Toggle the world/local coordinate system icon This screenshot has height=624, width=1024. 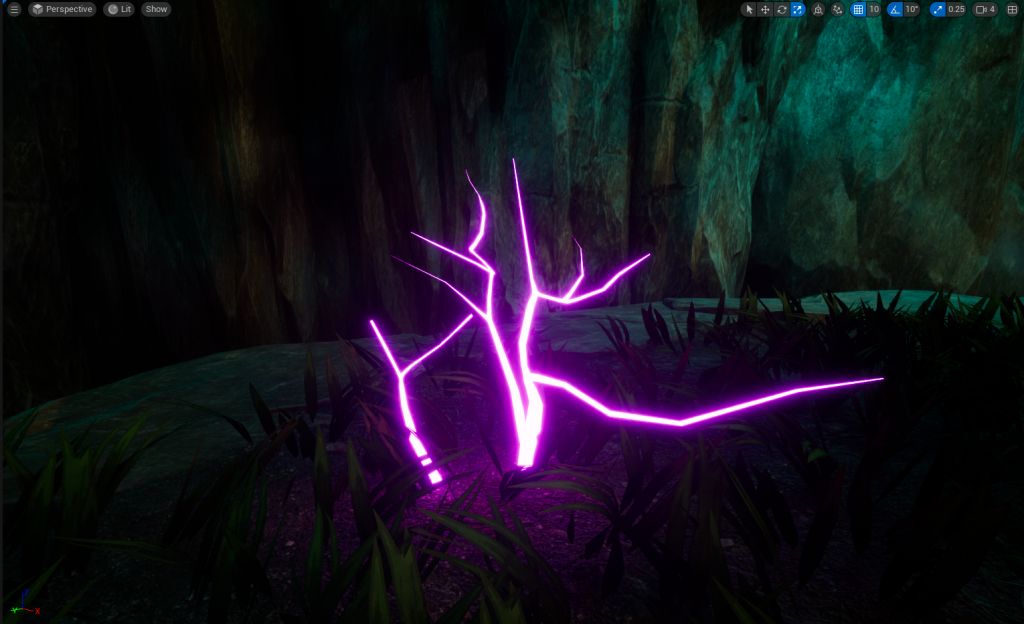[x=818, y=9]
